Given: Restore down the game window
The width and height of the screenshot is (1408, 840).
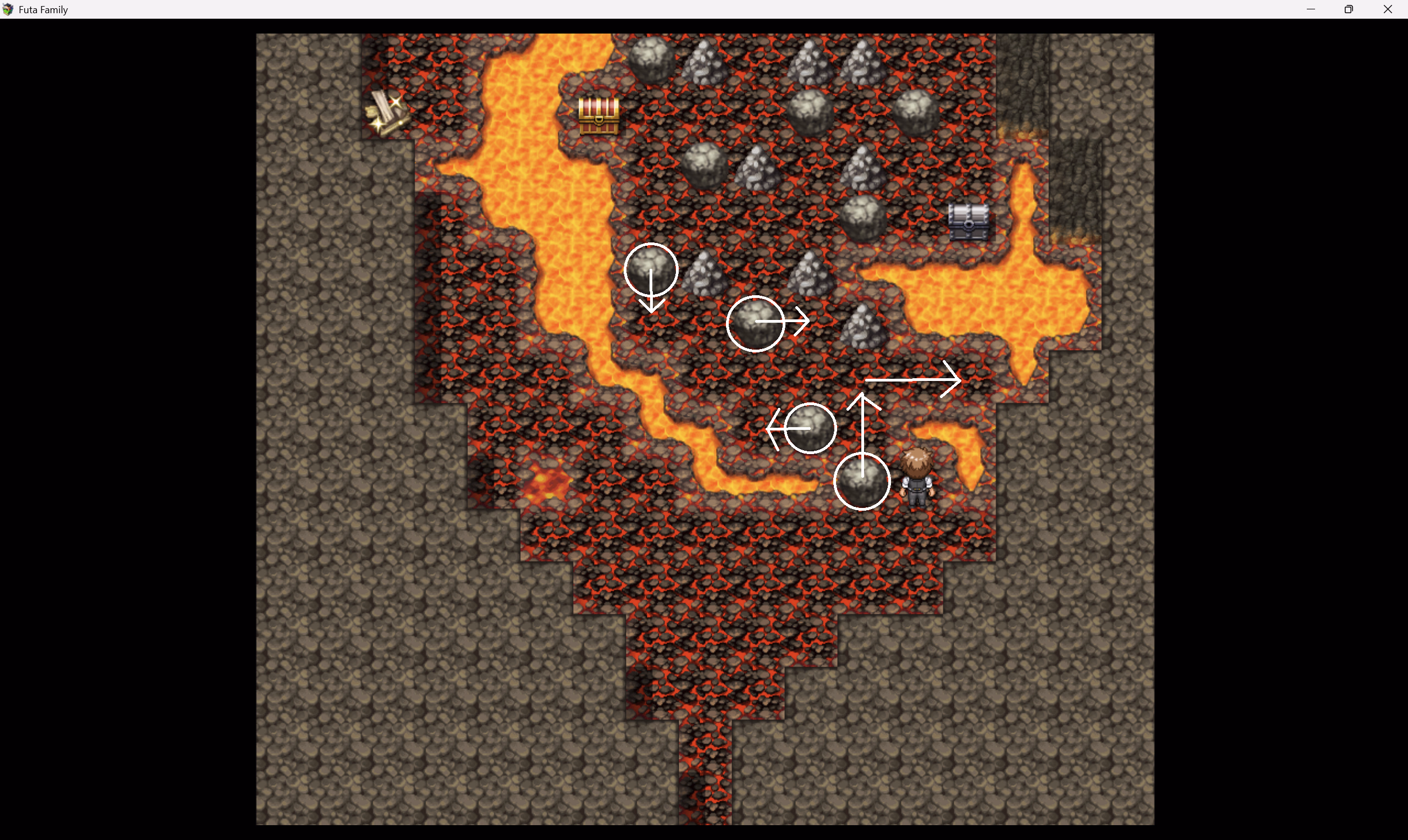Looking at the screenshot, I should tap(1349, 9).
